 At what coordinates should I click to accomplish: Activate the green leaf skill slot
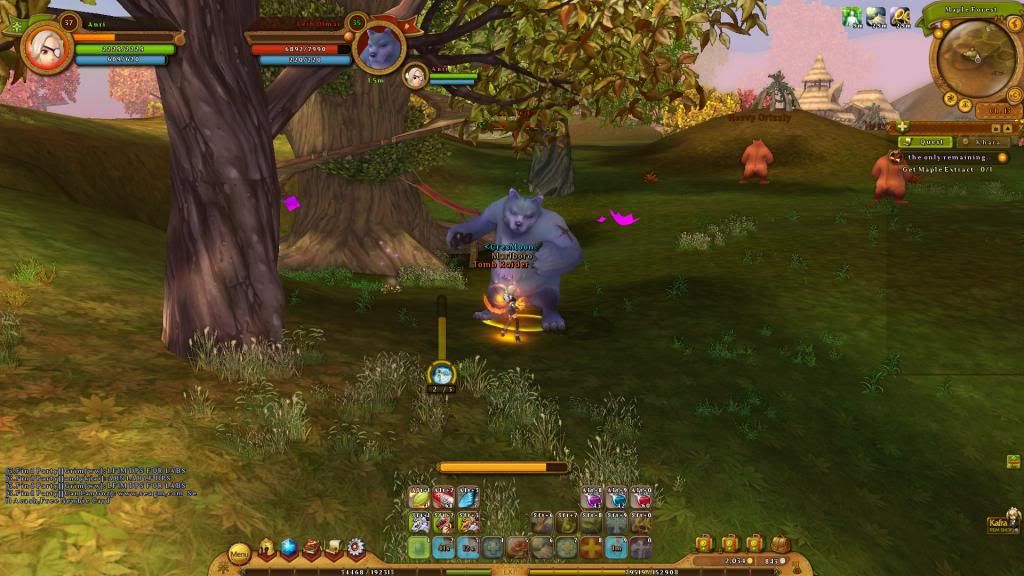[x=418, y=498]
